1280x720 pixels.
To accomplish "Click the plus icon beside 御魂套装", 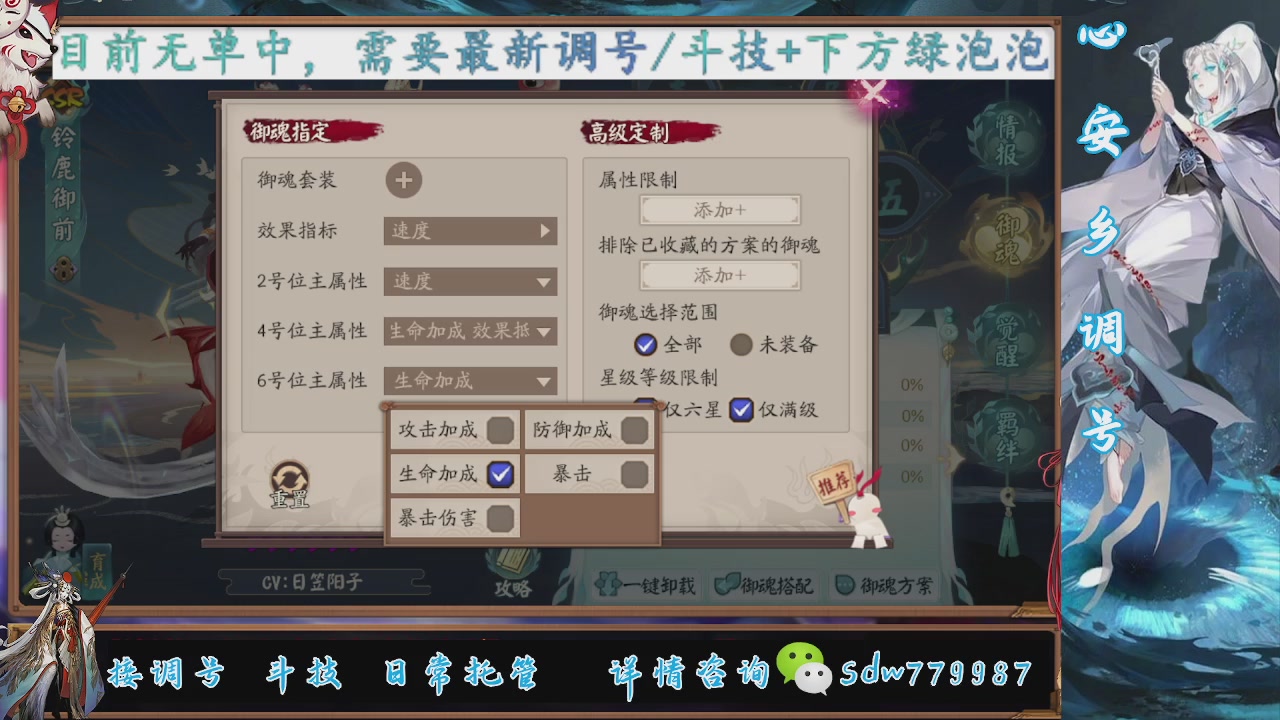I will (404, 181).
